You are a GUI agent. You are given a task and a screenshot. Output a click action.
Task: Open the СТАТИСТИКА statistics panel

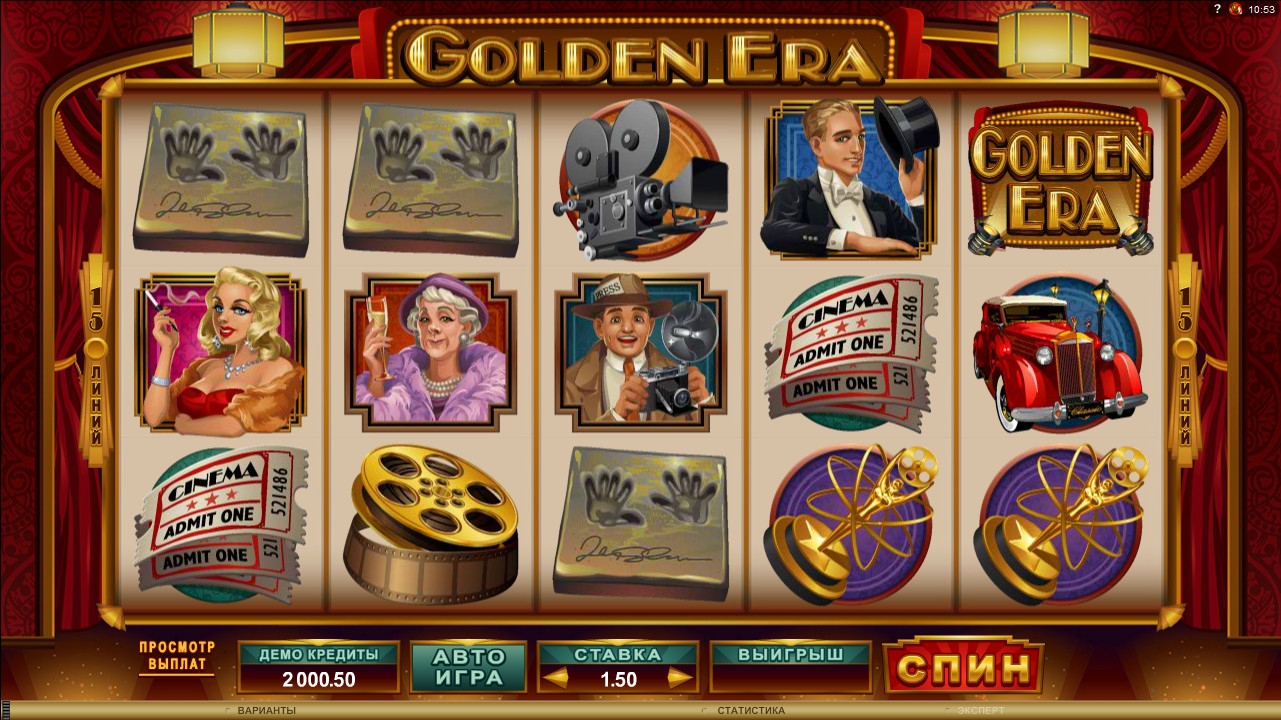[x=750, y=710]
